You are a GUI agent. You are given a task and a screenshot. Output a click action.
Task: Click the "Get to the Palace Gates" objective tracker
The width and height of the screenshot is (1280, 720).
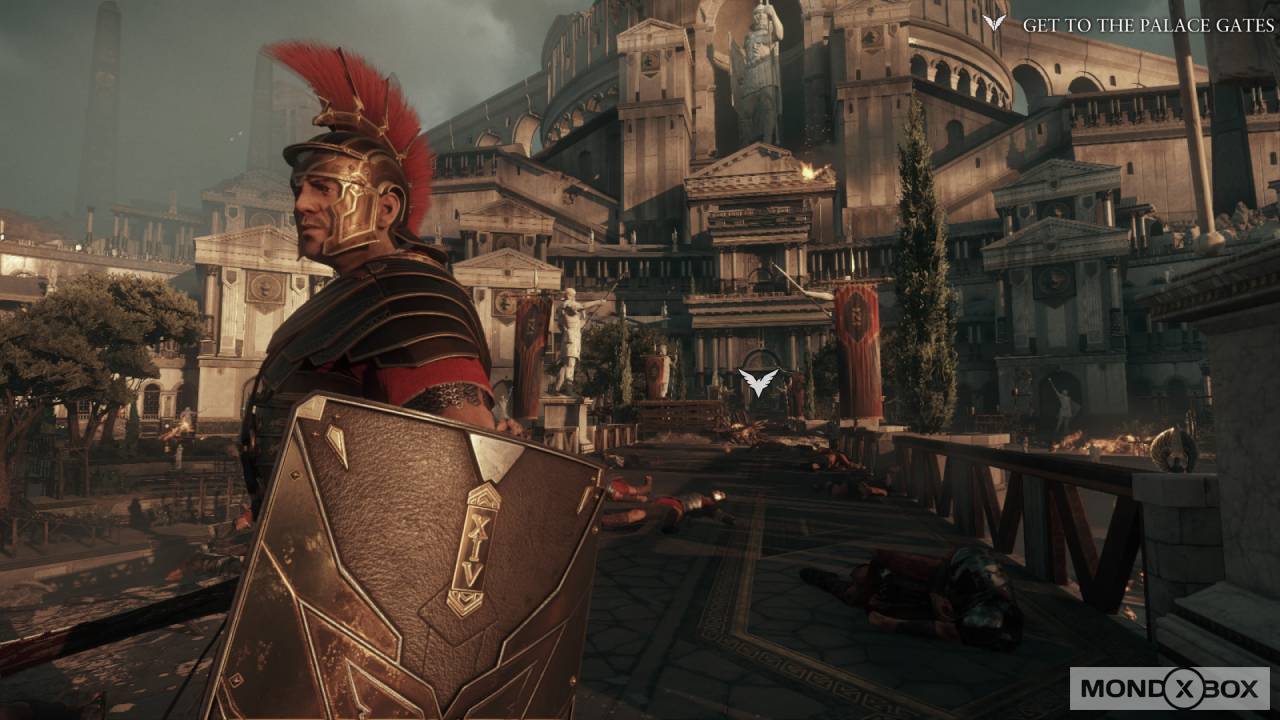(x=1129, y=25)
